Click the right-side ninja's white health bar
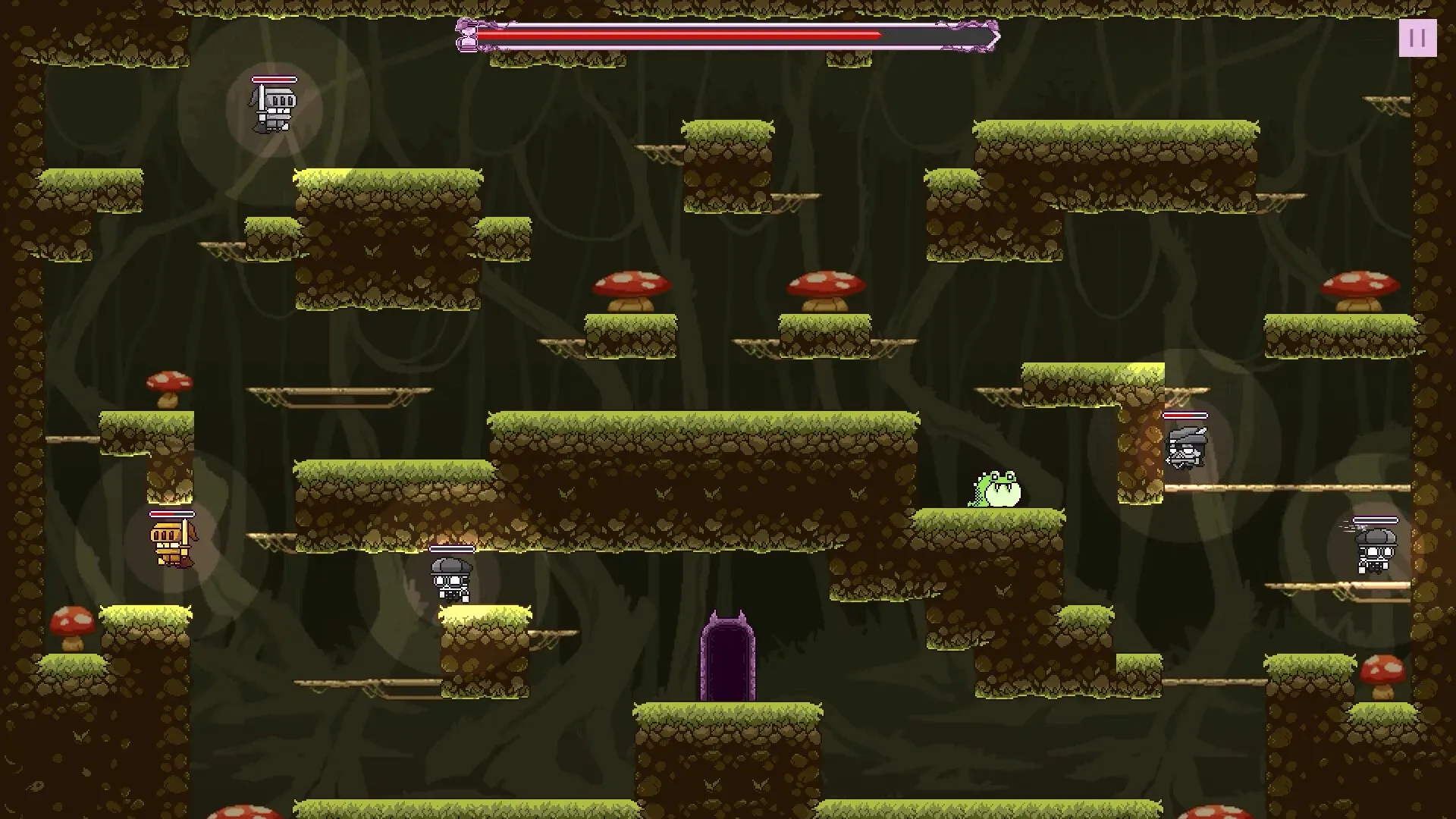Screen dimensions: 1456x819 coord(1185,415)
